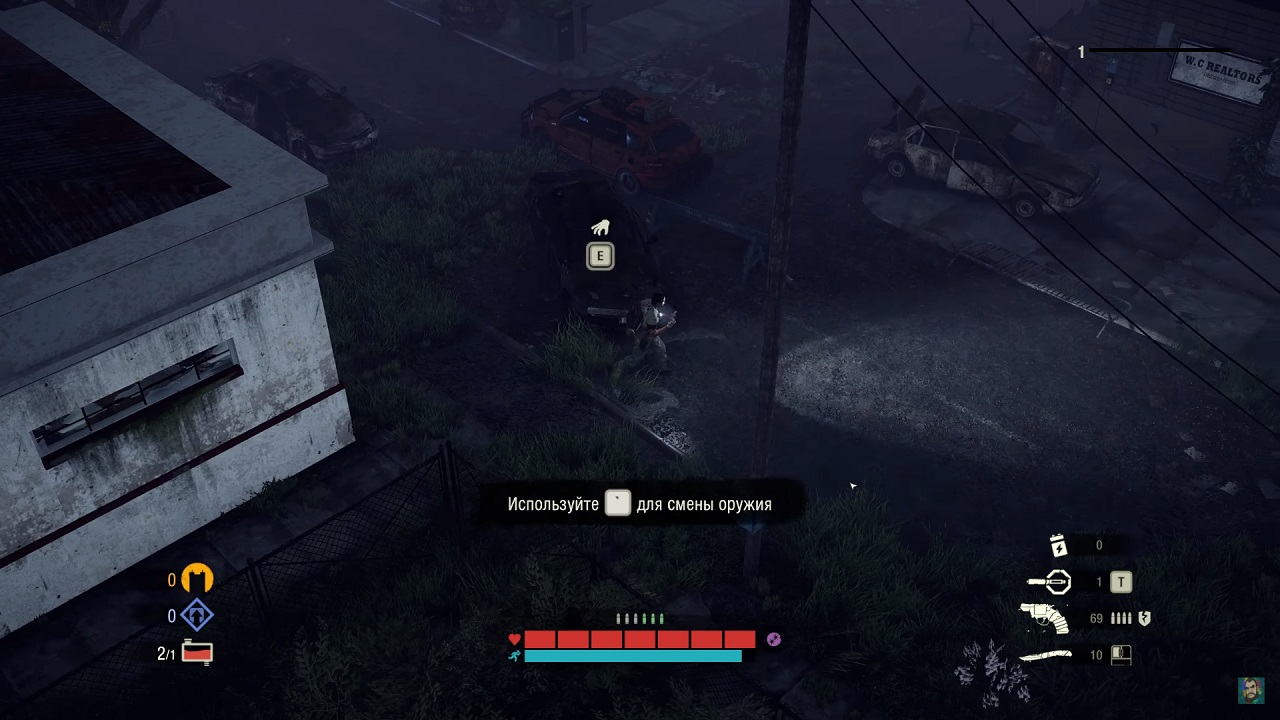Click the orange tower resource icon

(197, 579)
